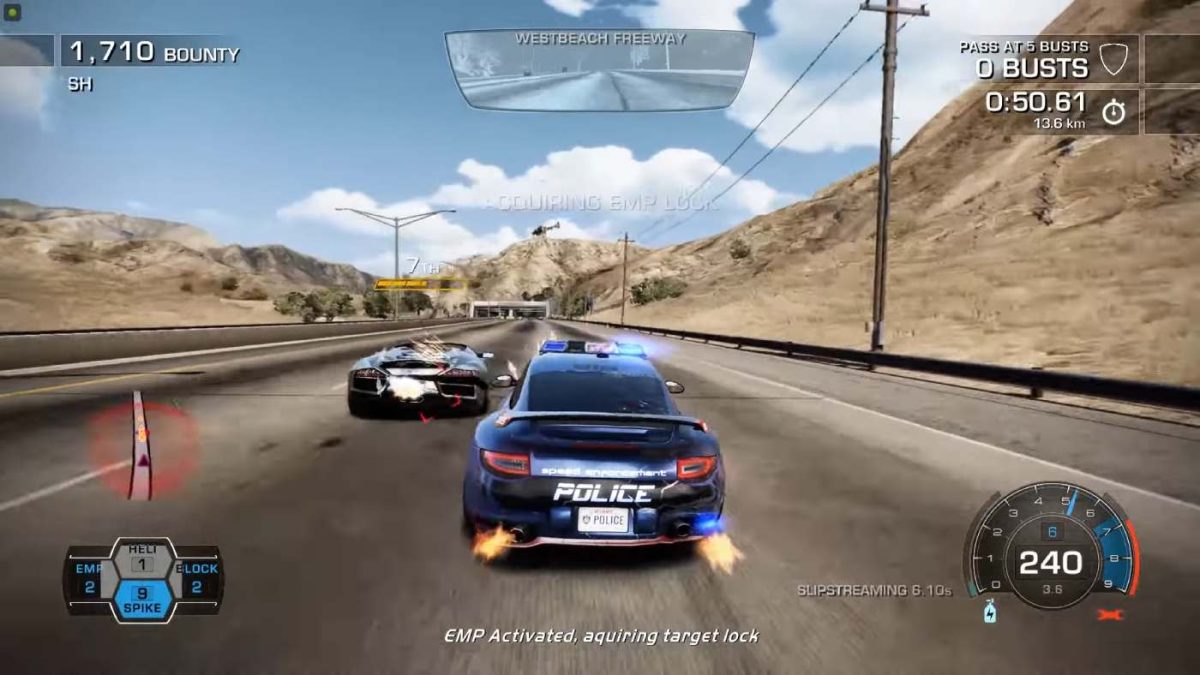Image resolution: width=1200 pixels, height=675 pixels.
Task: Select the BLOCK roadblock weapon slot
Action: (197, 579)
